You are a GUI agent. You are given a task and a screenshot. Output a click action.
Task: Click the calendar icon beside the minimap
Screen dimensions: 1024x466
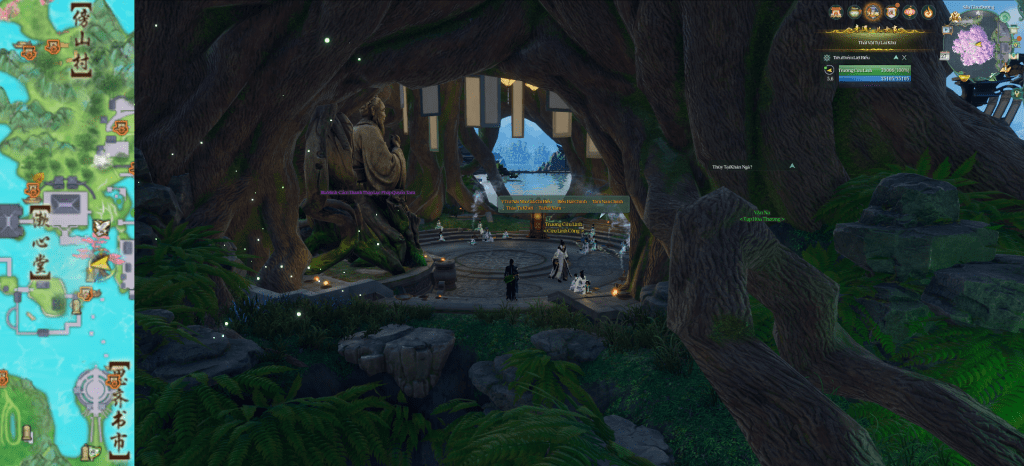(x=945, y=56)
